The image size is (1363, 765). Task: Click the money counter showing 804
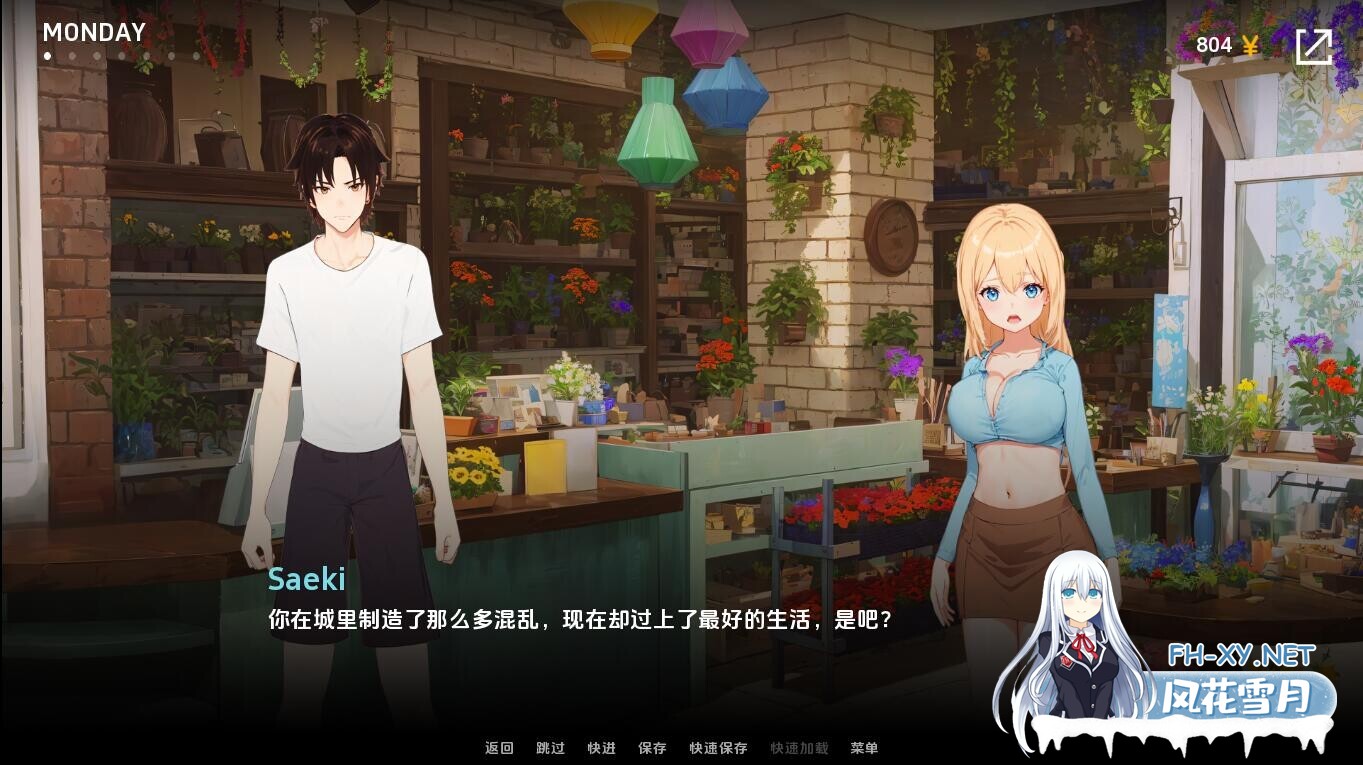[x=1213, y=44]
